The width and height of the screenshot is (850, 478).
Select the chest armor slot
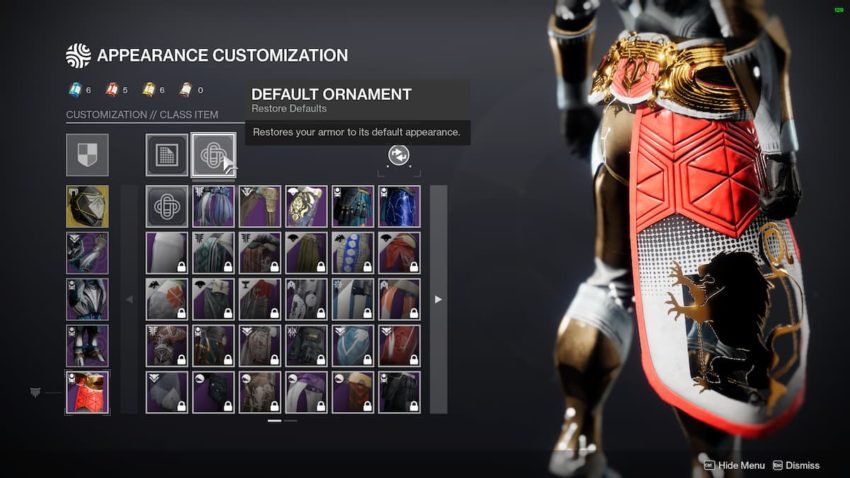tap(87, 299)
